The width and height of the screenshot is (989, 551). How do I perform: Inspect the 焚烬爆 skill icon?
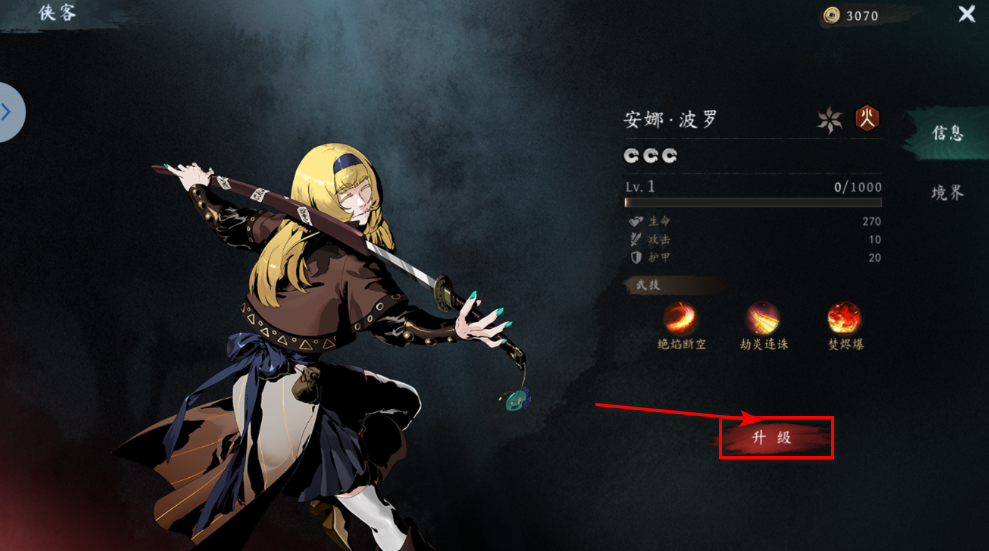coord(844,319)
